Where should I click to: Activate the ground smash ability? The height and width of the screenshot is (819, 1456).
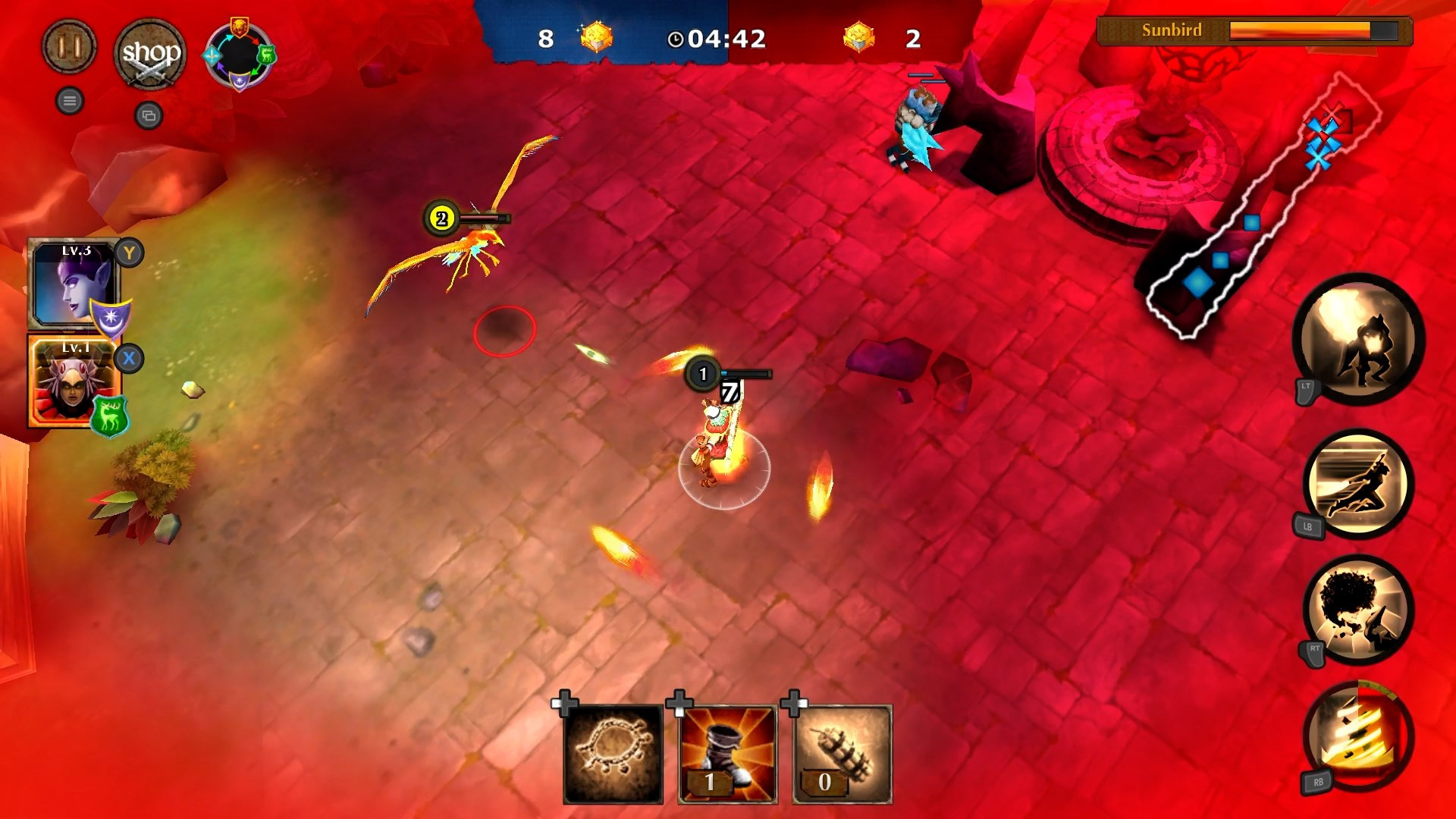(x=1358, y=609)
